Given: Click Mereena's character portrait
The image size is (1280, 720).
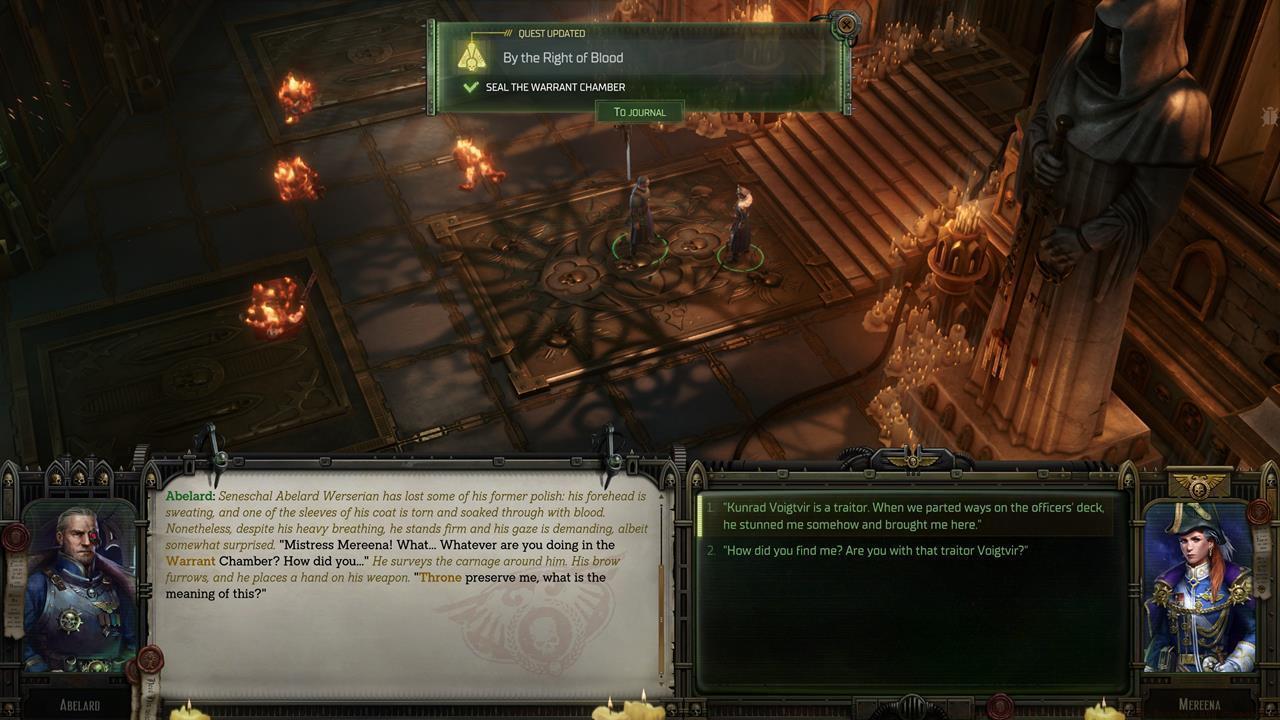Looking at the screenshot, I should pyautogui.click(x=1199, y=588).
